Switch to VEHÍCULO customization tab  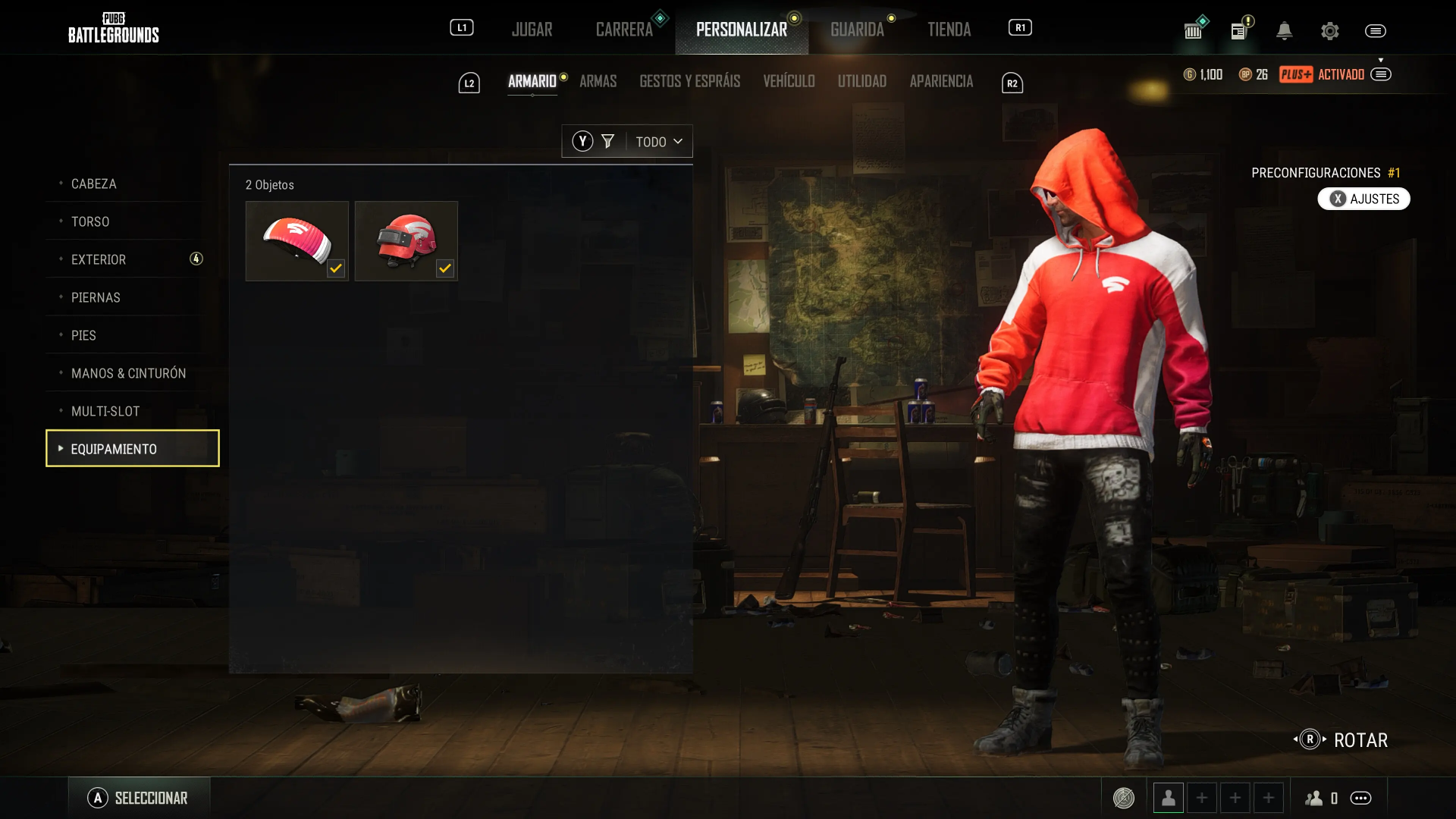tap(789, 81)
